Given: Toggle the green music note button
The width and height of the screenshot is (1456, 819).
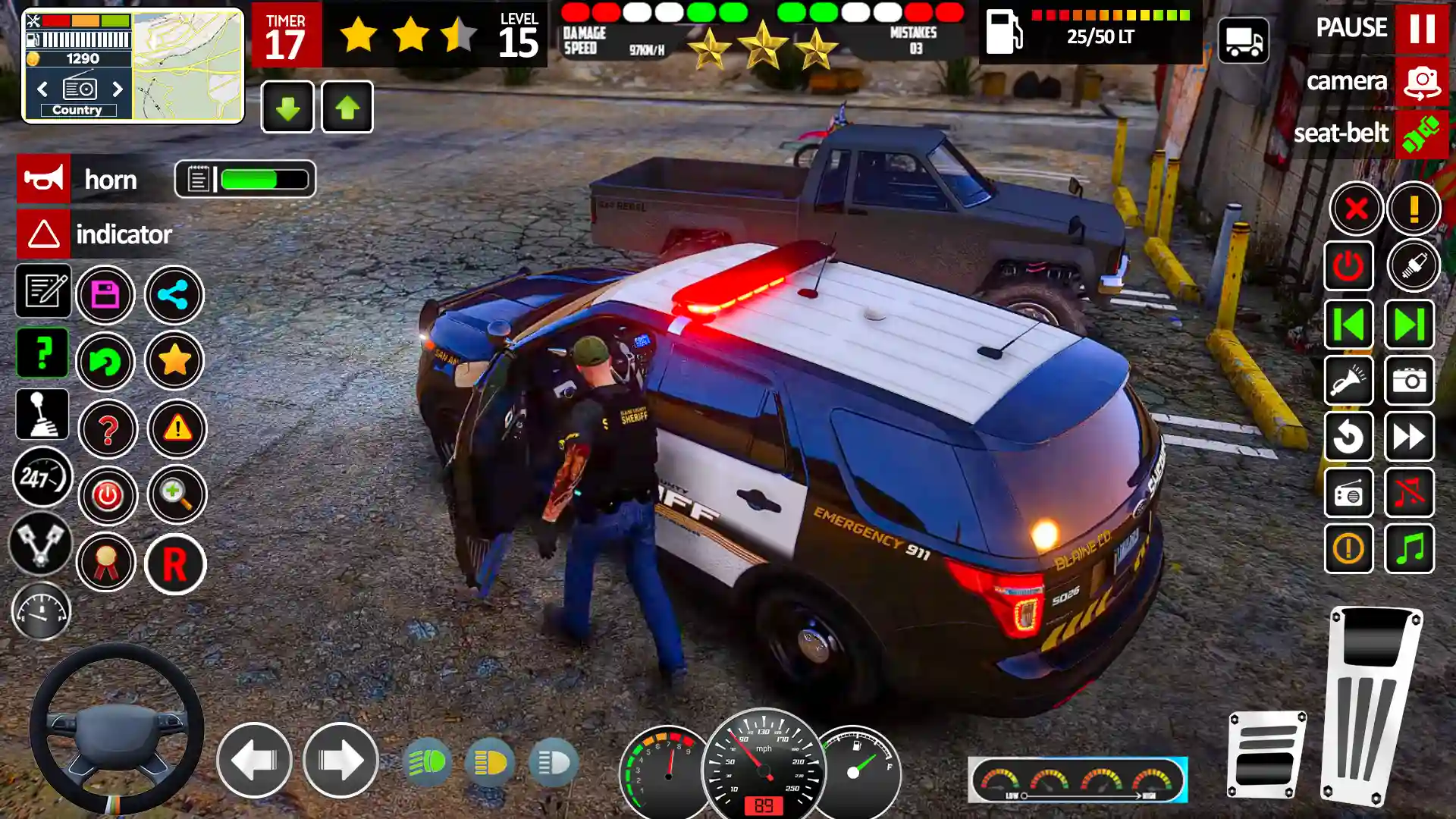Looking at the screenshot, I should click(x=1410, y=548).
